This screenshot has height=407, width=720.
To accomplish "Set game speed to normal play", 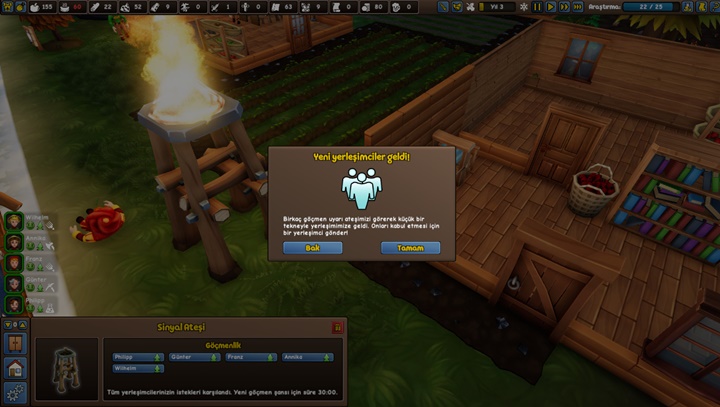I will tap(551, 7).
